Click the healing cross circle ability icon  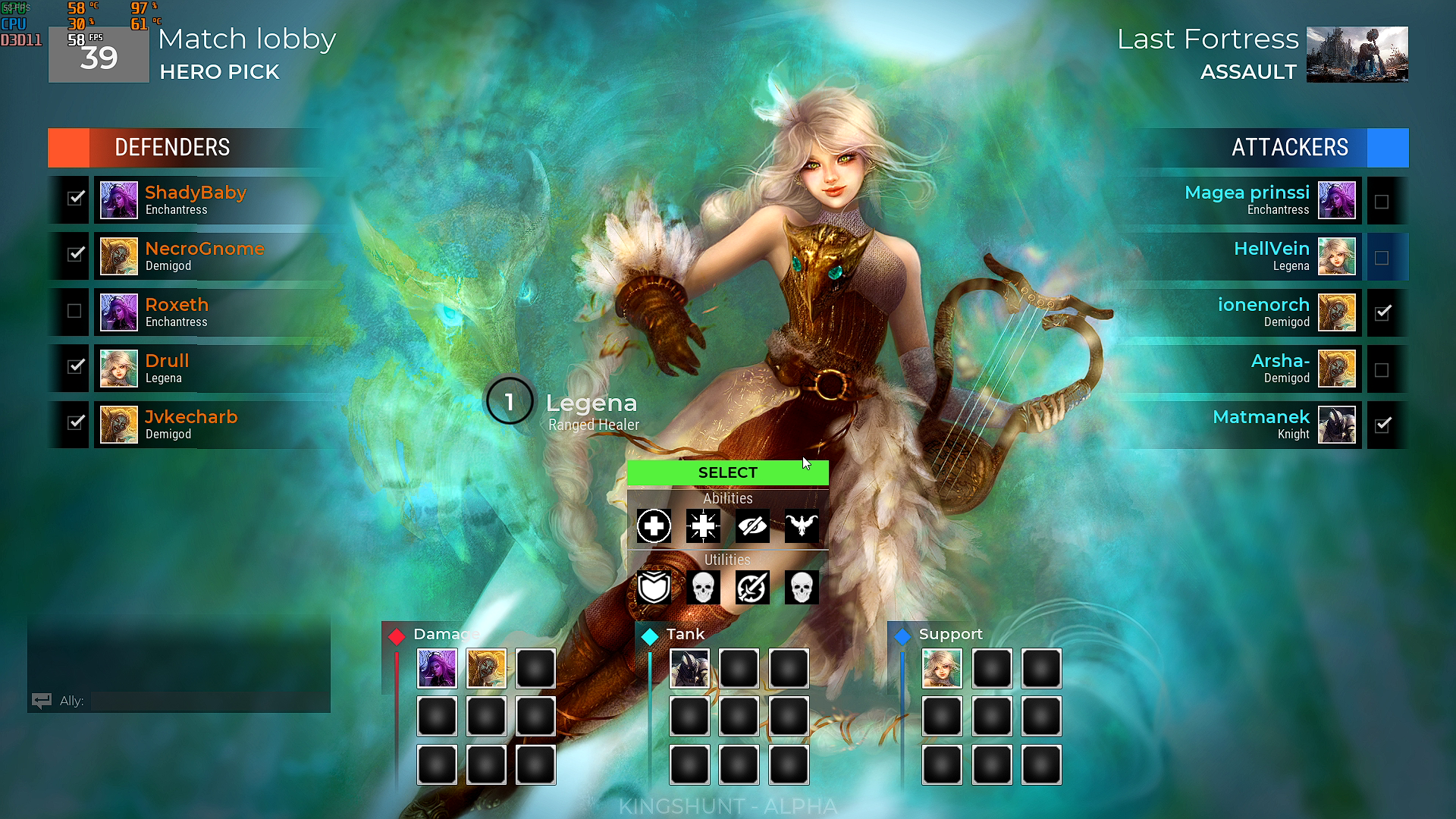654,526
